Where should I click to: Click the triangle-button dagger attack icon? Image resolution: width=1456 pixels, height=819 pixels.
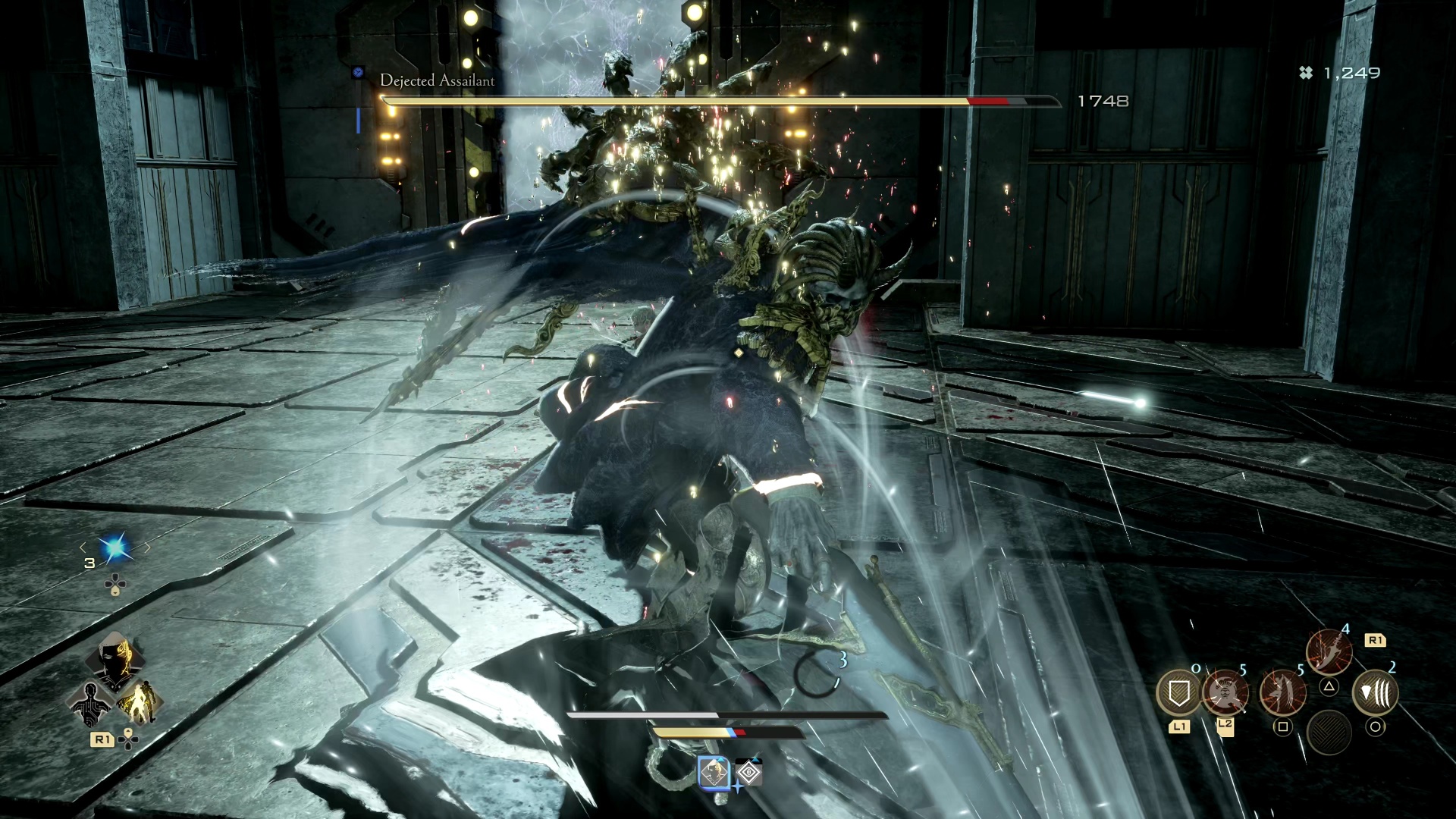tap(1329, 650)
